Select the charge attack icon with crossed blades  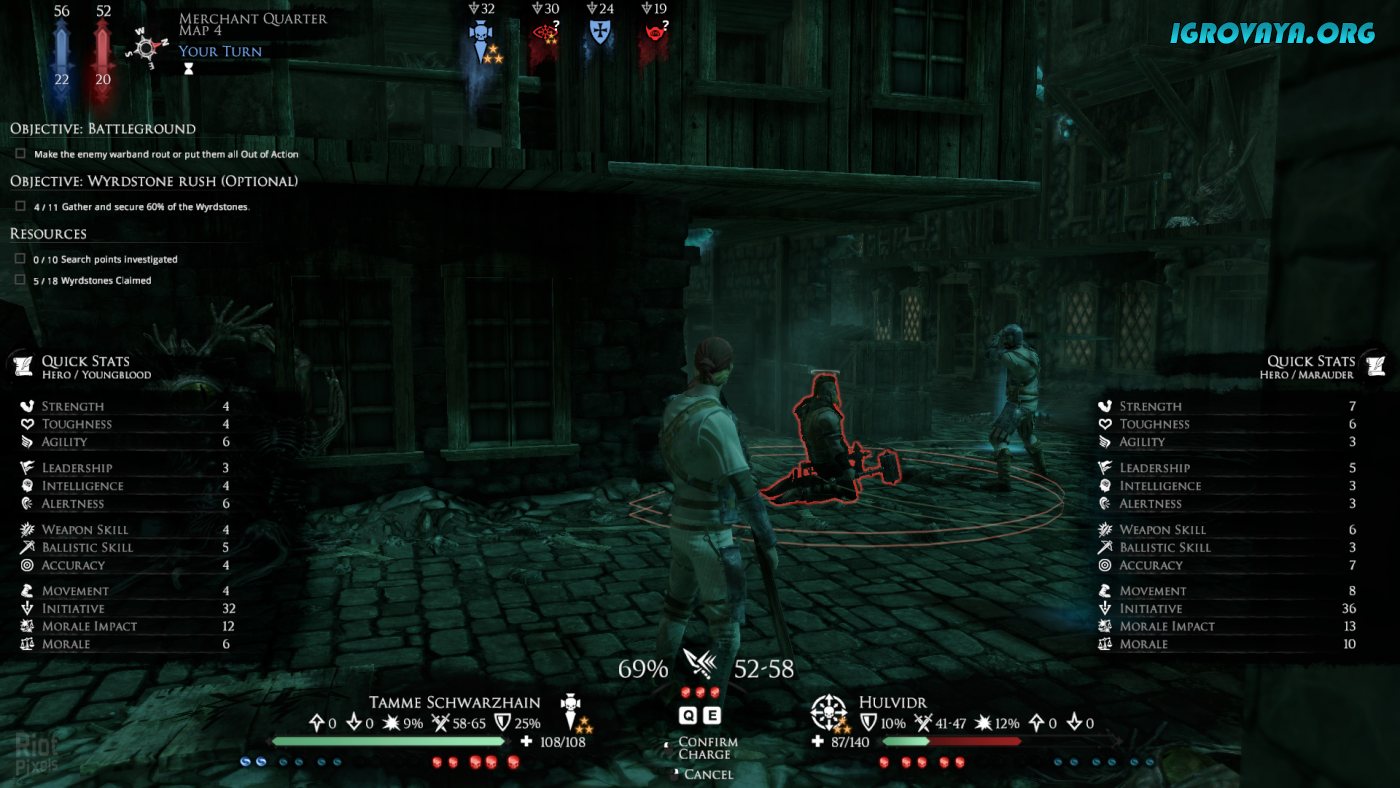tap(700, 663)
